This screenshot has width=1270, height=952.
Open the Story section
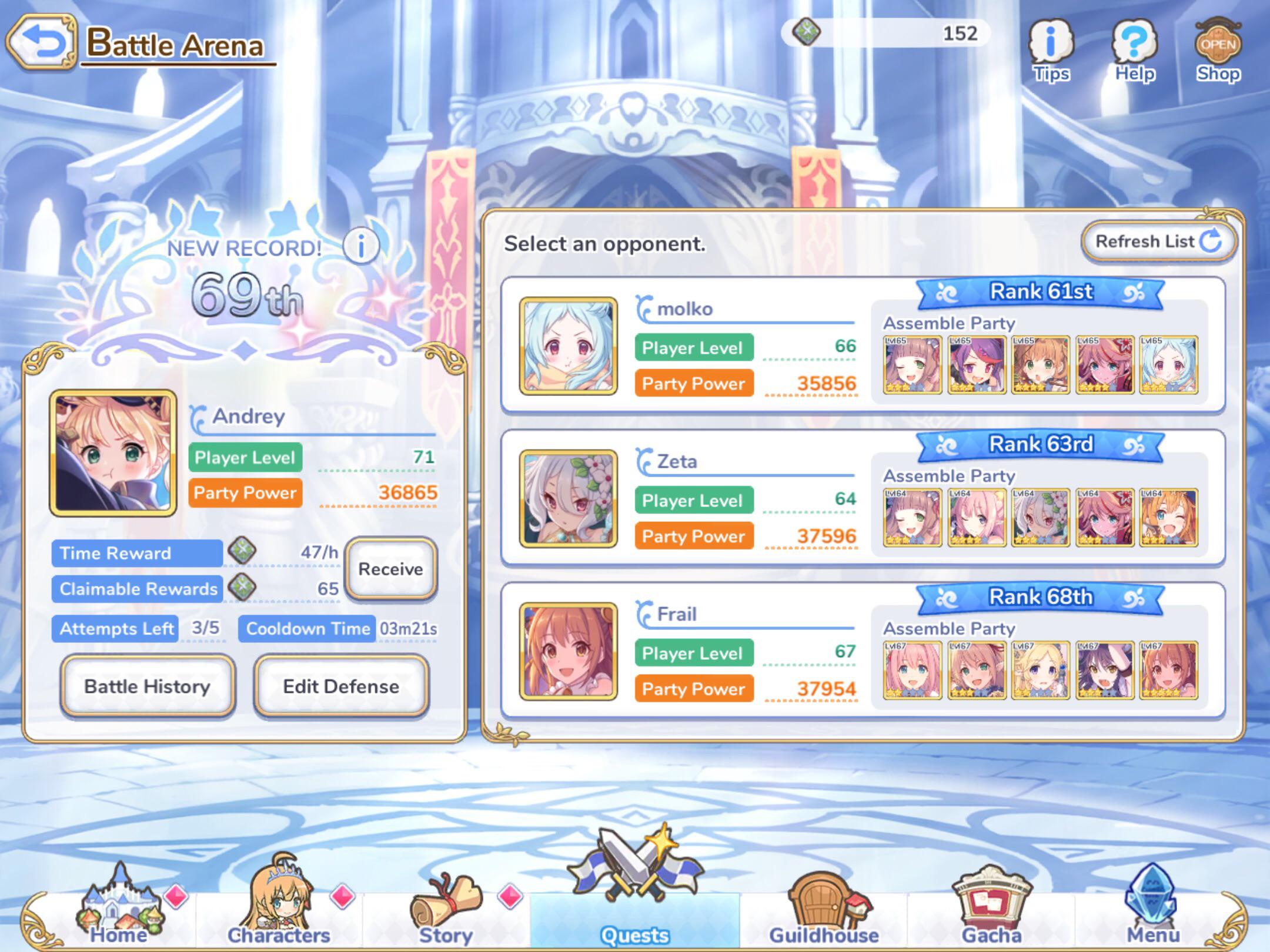(447, 911)
